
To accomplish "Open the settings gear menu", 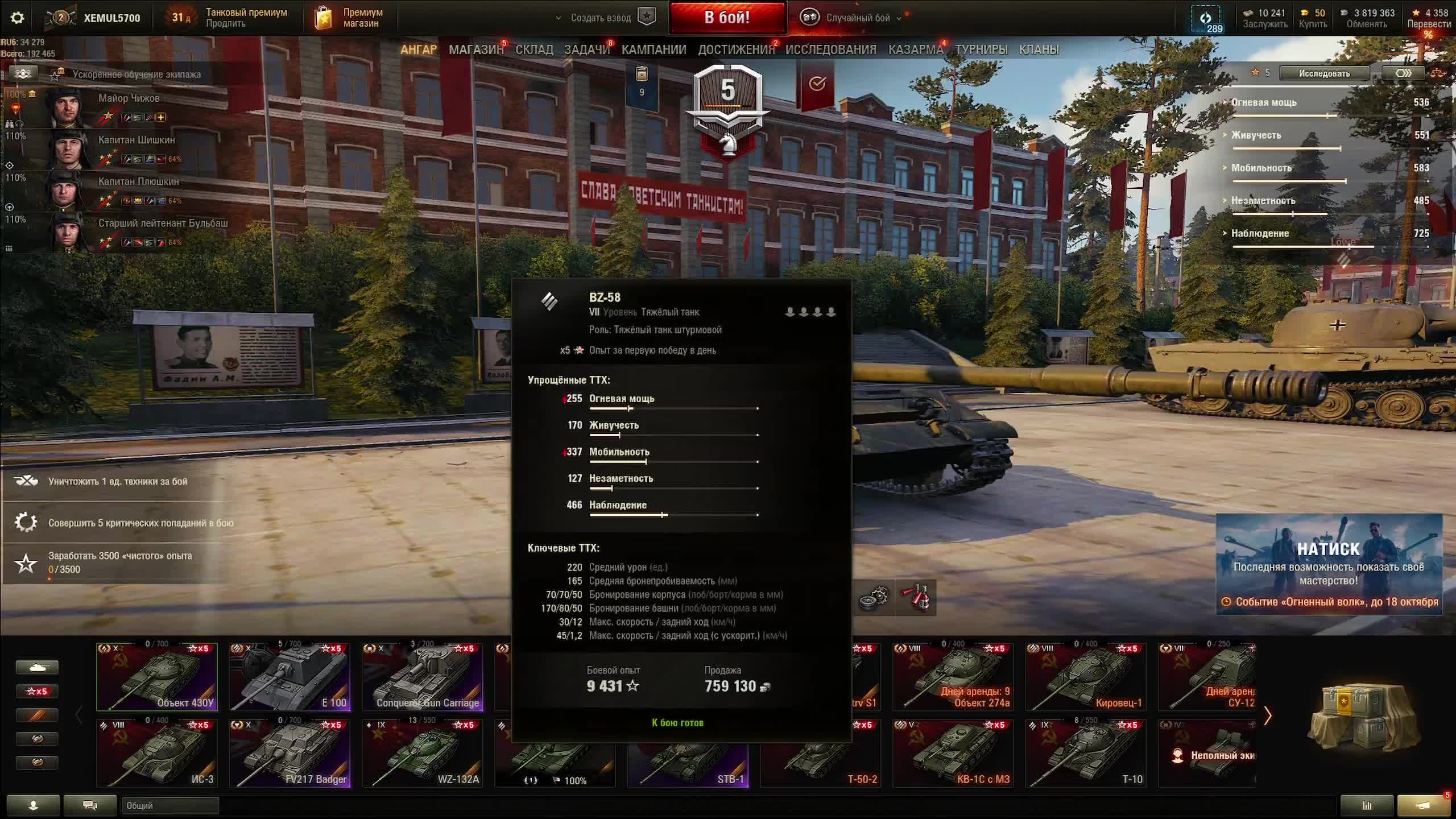I will (18, 18).
